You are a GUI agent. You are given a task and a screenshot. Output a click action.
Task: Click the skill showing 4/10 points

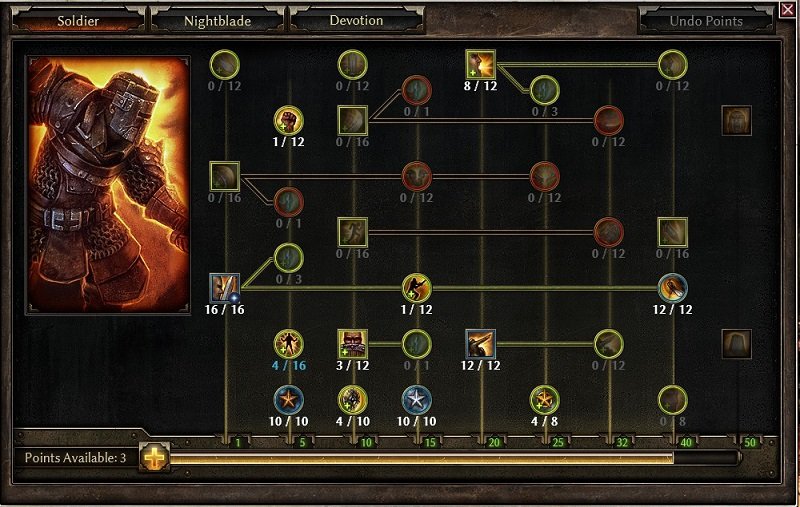click(352, 400)
